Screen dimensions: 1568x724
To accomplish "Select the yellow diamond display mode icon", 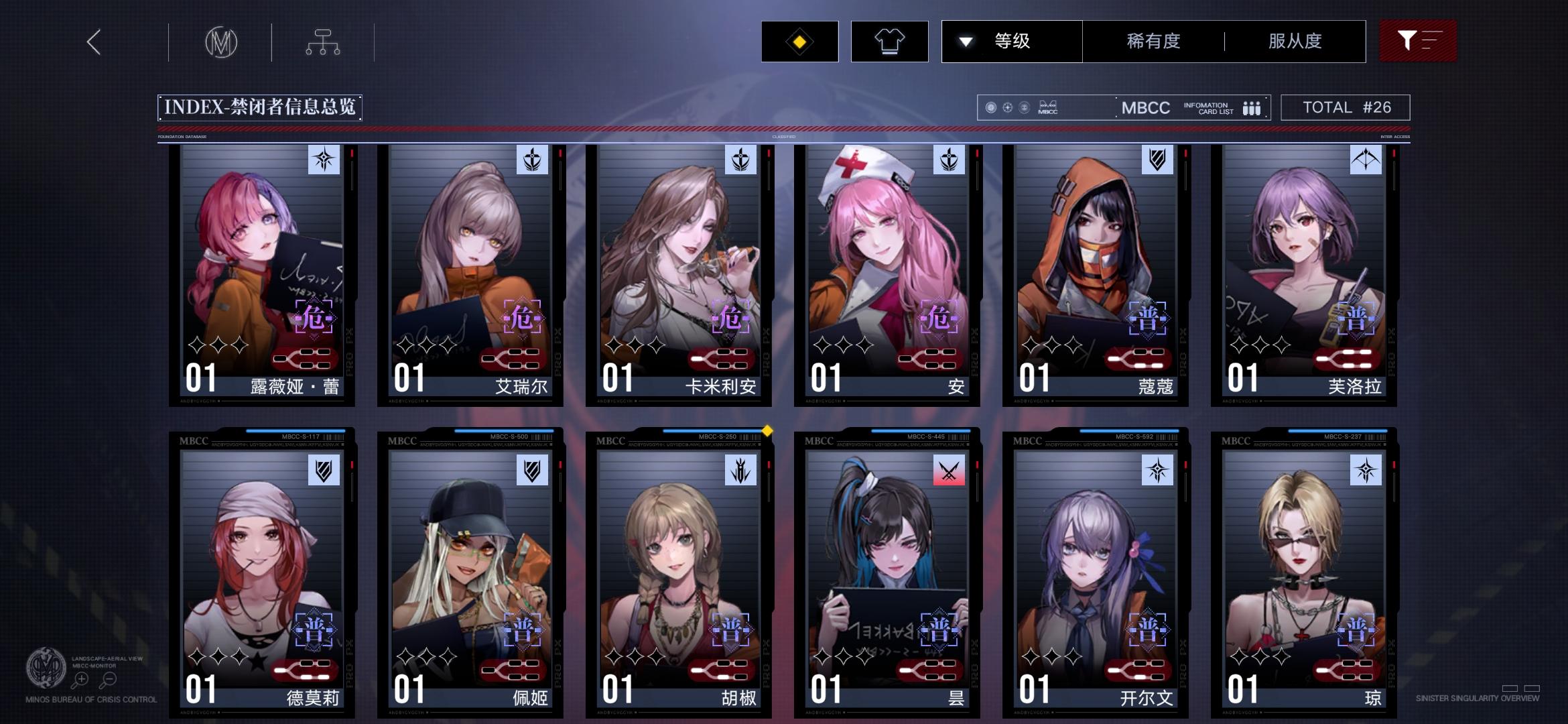I will 799,41.
